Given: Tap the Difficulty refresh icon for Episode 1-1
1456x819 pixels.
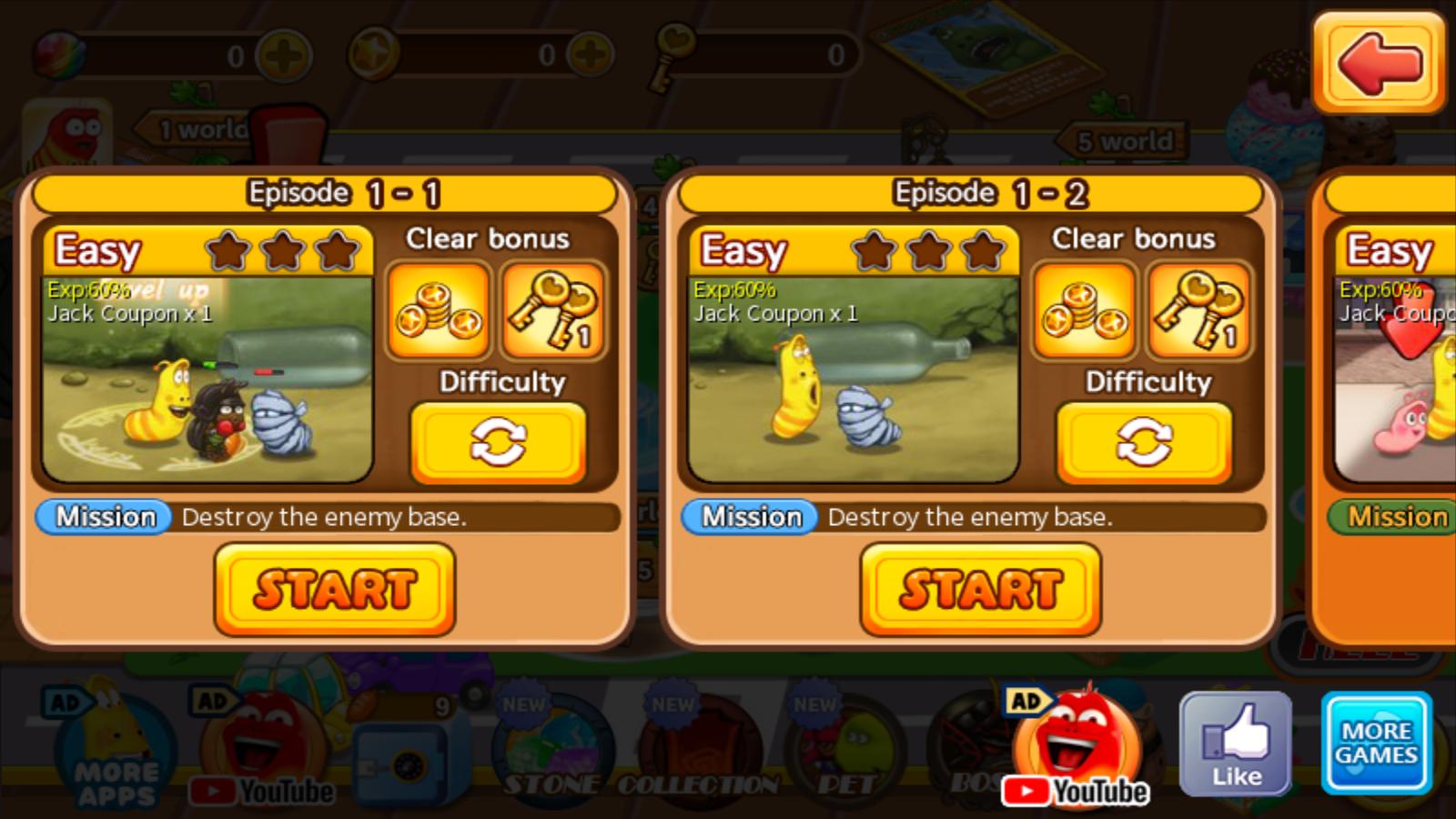Looking at the screenshot, I should [x=499, y=441].
